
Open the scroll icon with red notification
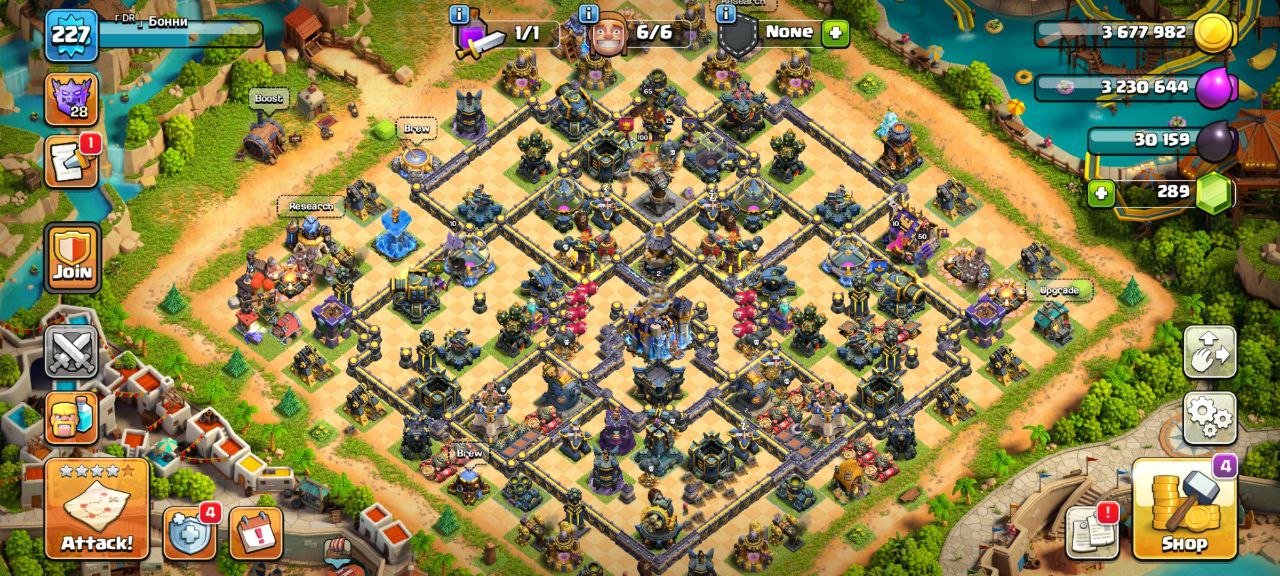point(71,162)
